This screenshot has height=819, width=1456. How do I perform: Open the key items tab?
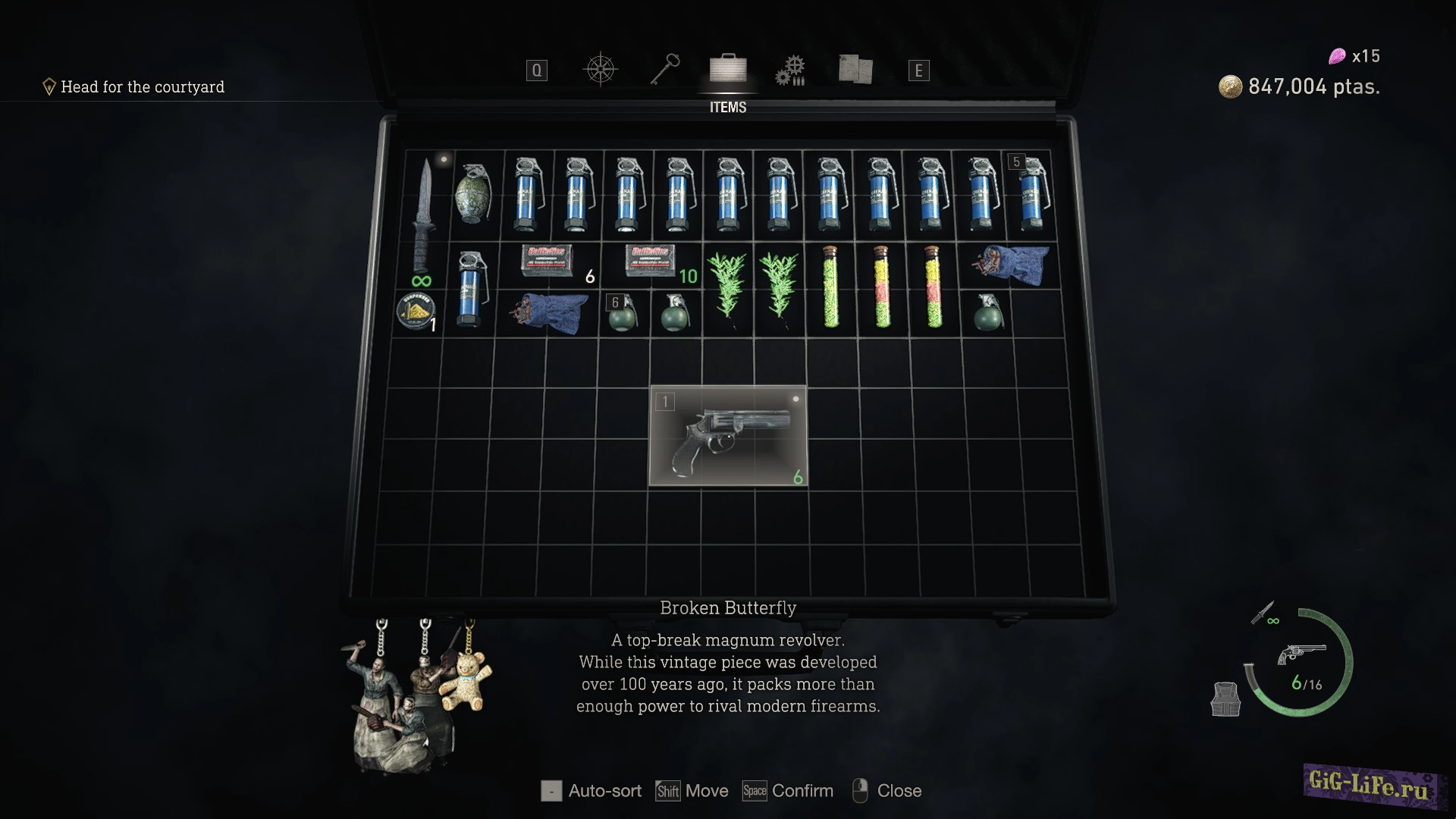(x=664, y=70)
